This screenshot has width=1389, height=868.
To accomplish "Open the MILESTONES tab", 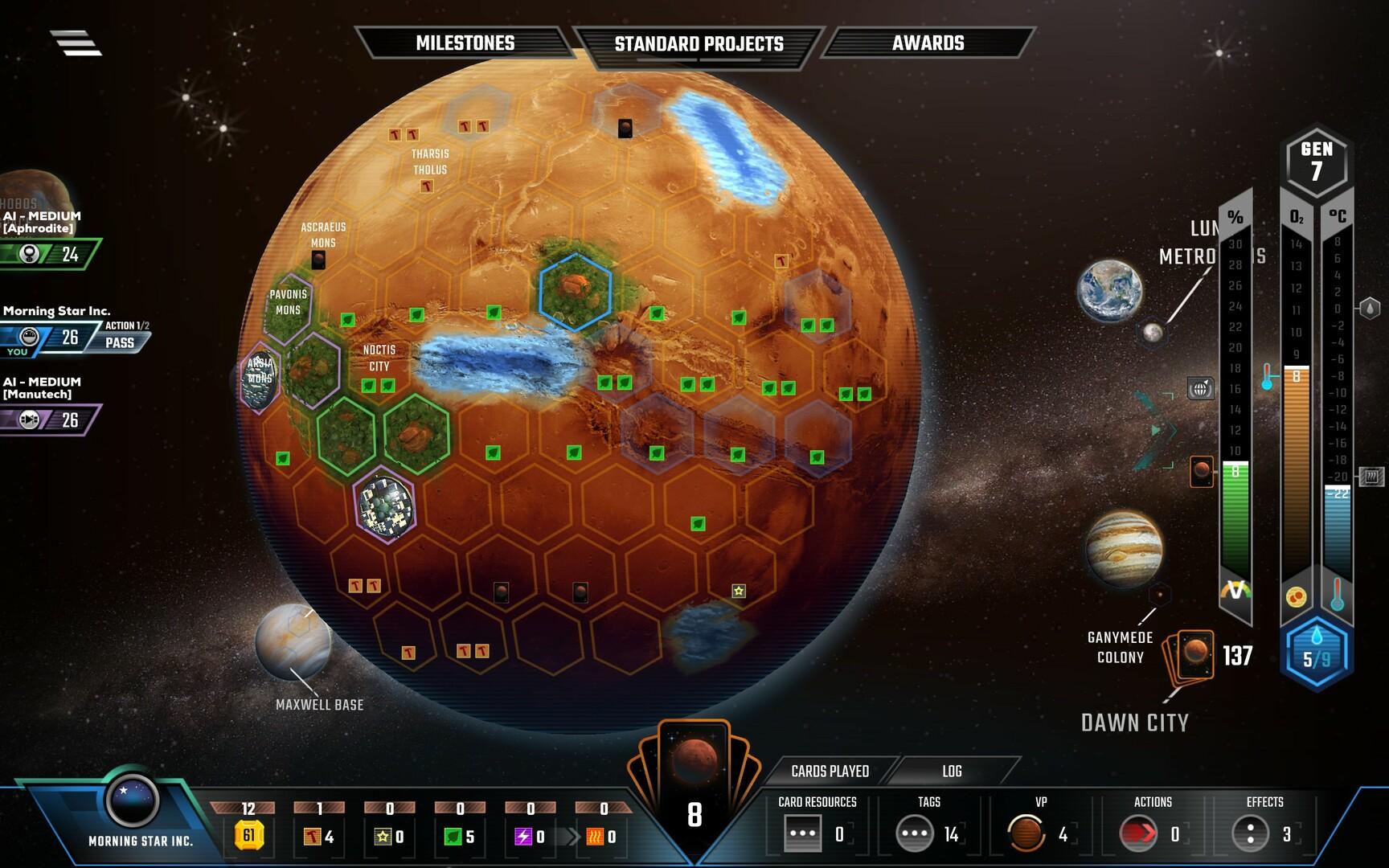I will tap(465, 43).
